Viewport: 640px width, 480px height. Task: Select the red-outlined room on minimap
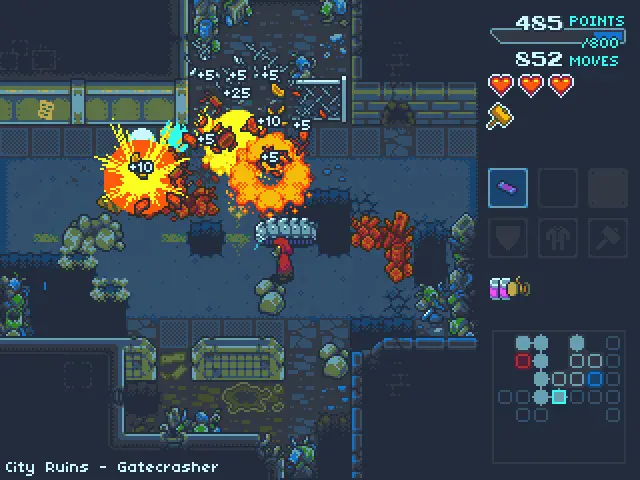pyautogui.click(x=522, y=360)
